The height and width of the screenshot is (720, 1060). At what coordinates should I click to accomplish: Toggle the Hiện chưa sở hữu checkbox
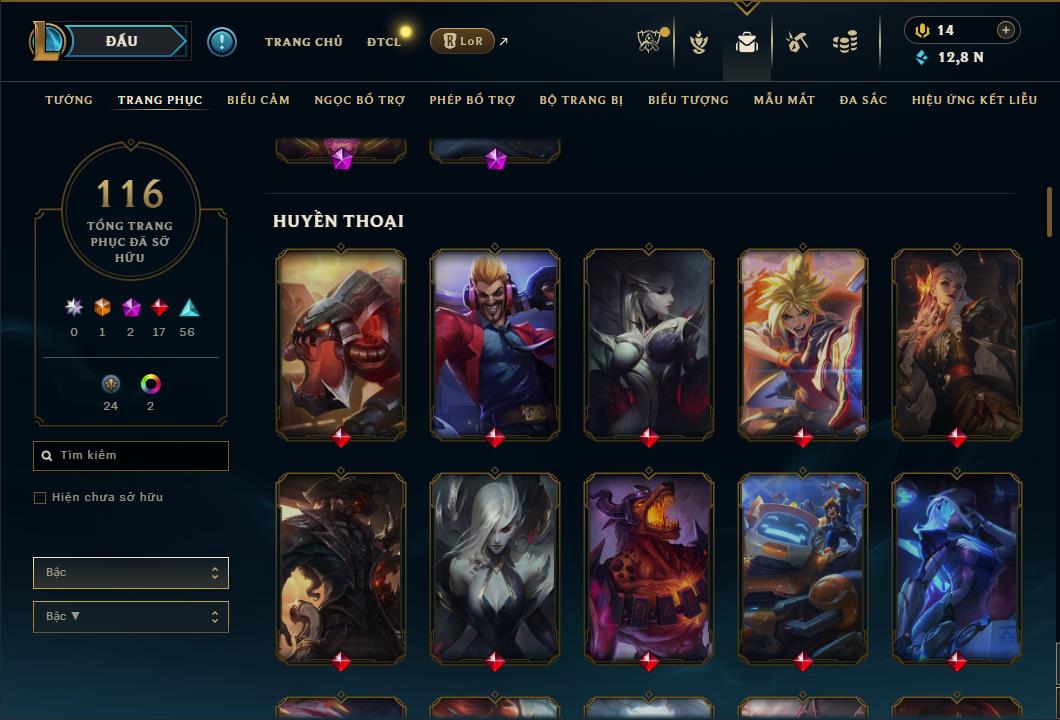click(x=40, y=498)
